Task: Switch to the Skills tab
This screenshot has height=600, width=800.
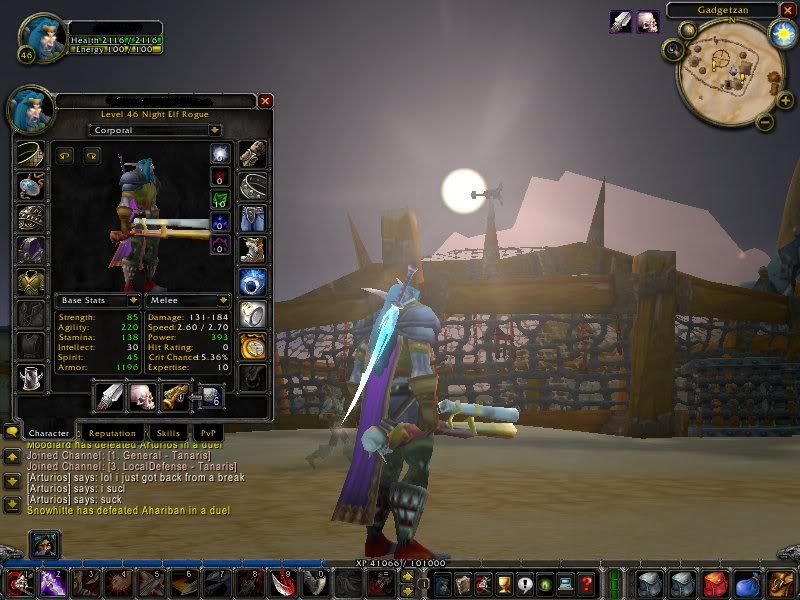Action: 168,433
